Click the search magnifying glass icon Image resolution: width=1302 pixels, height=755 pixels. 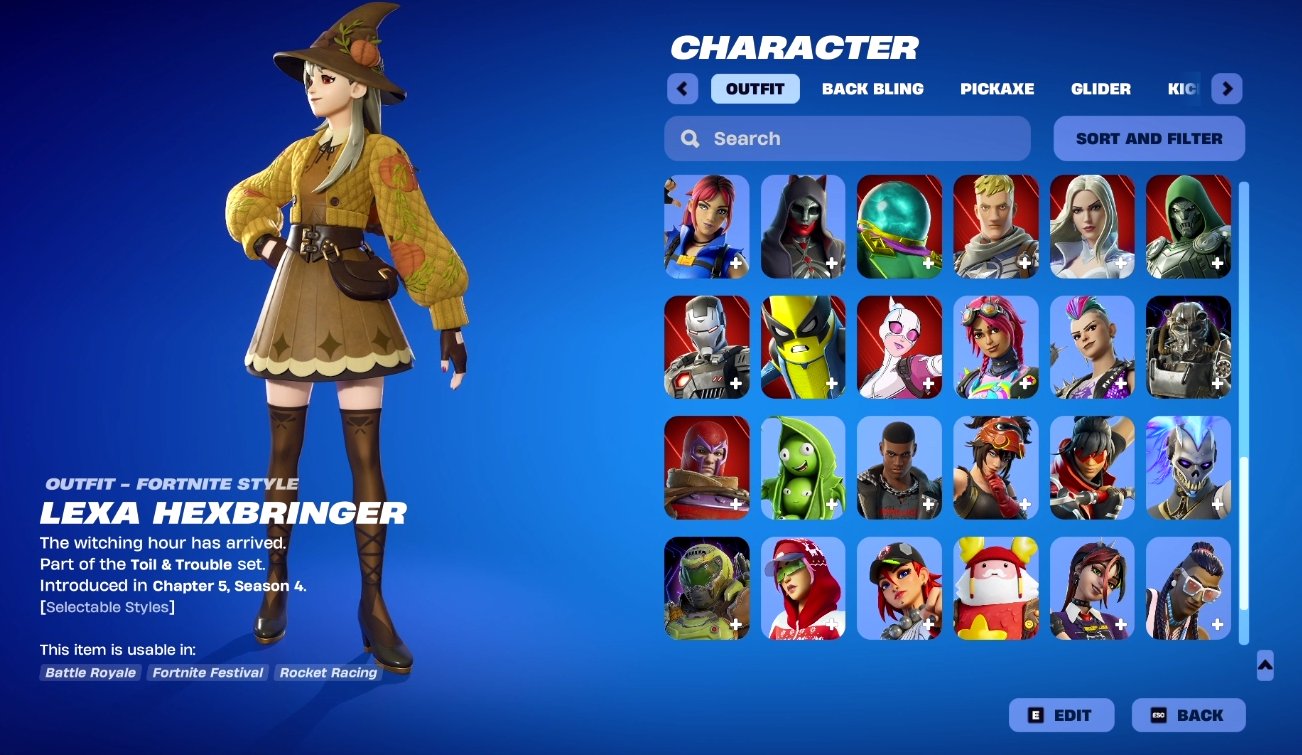point(689,138)
